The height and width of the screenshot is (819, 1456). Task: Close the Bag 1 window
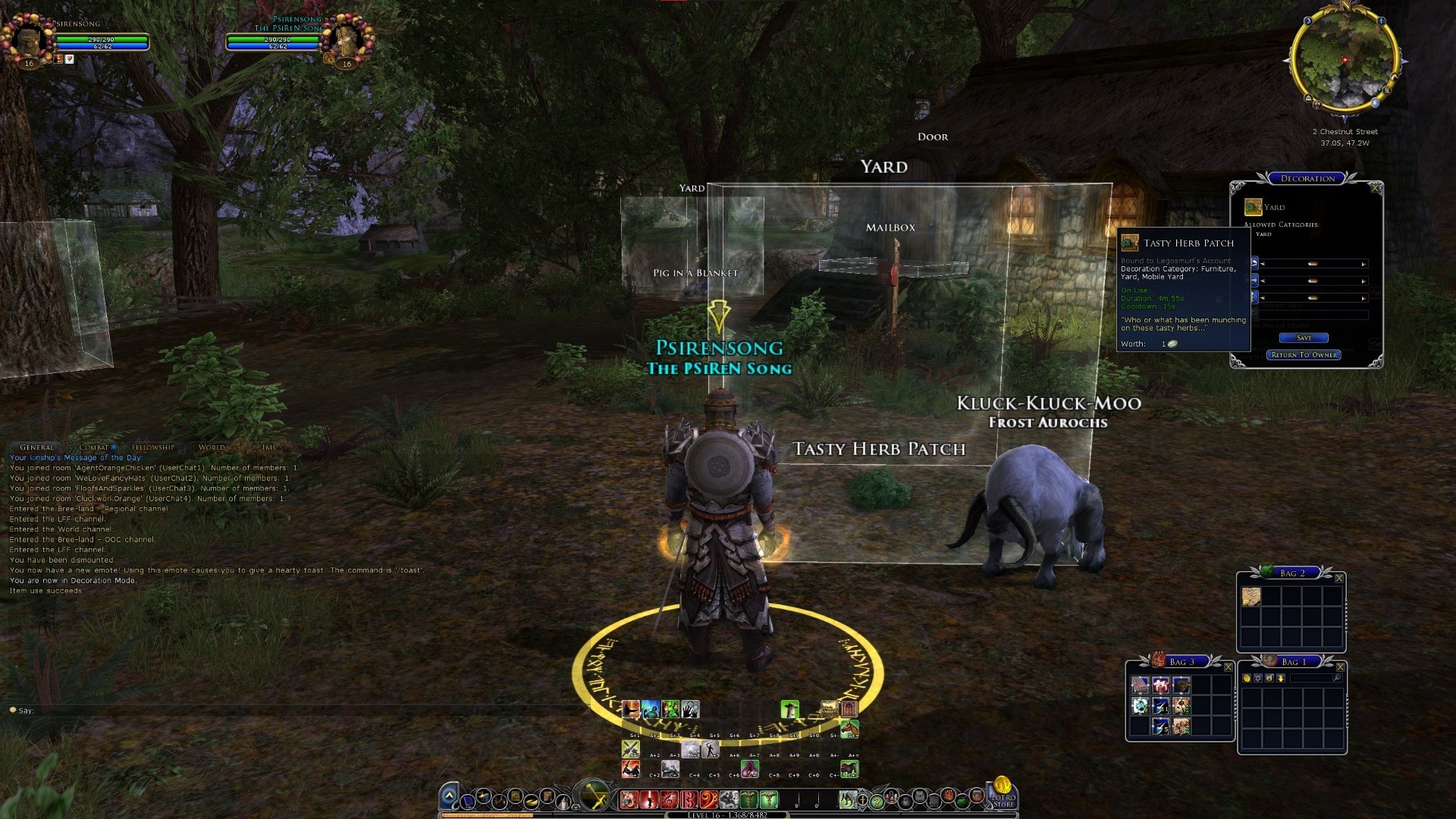1340,667
